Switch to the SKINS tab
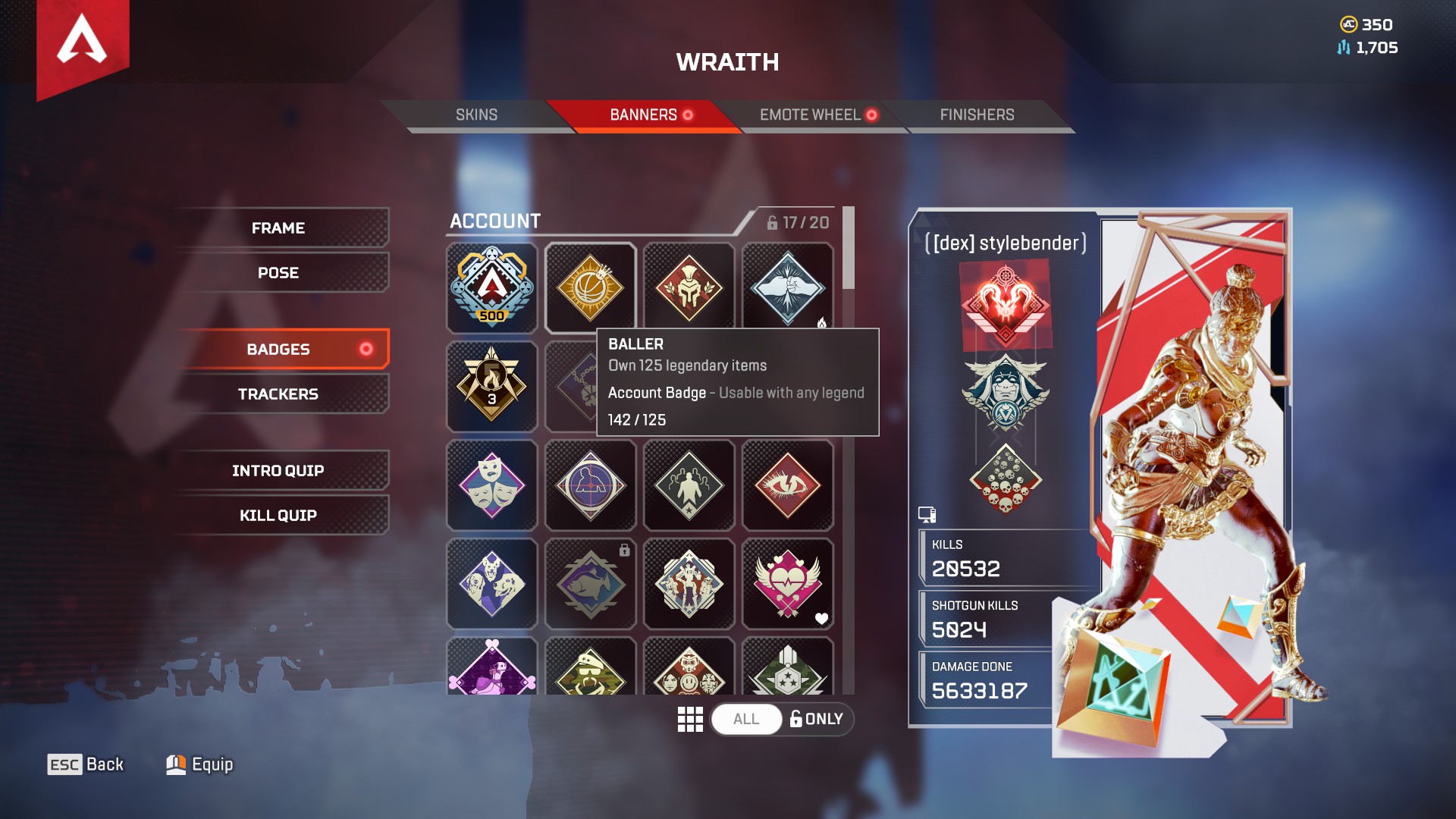1456x819 pixels. (x=475, y=115)
